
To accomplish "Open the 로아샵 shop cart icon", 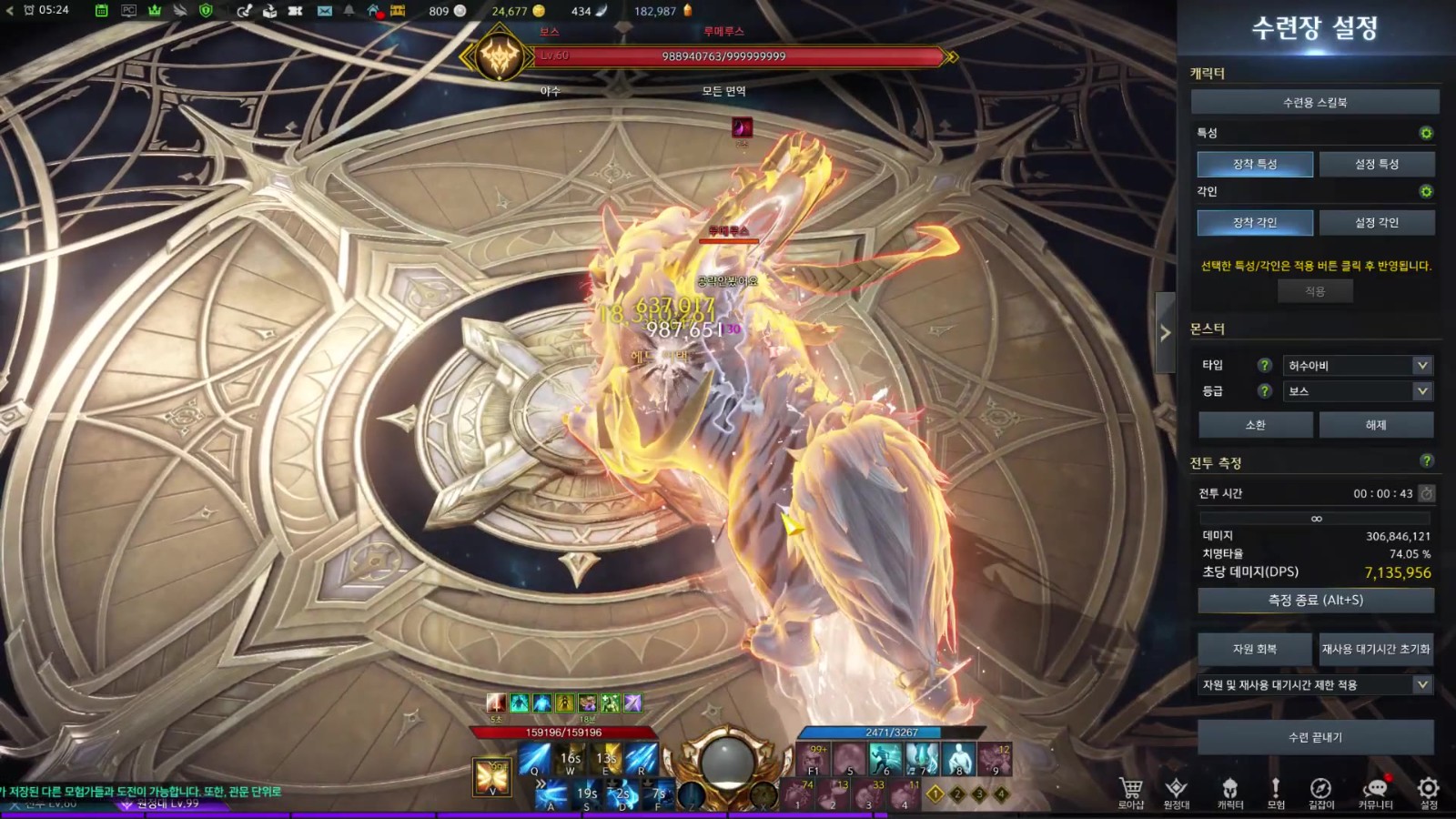I will pos(1131,790).
